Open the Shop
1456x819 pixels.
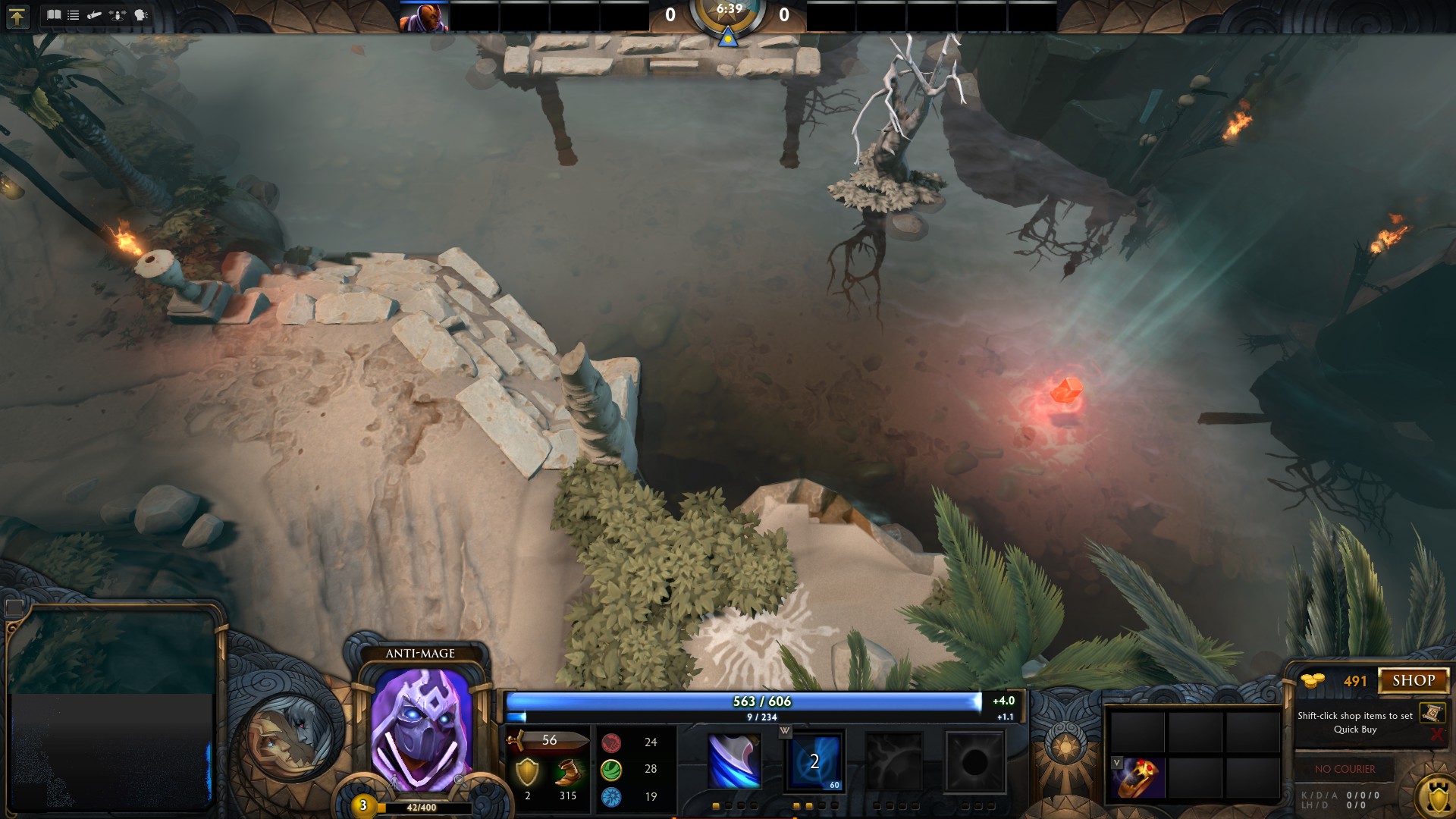tap(1414, 680)
